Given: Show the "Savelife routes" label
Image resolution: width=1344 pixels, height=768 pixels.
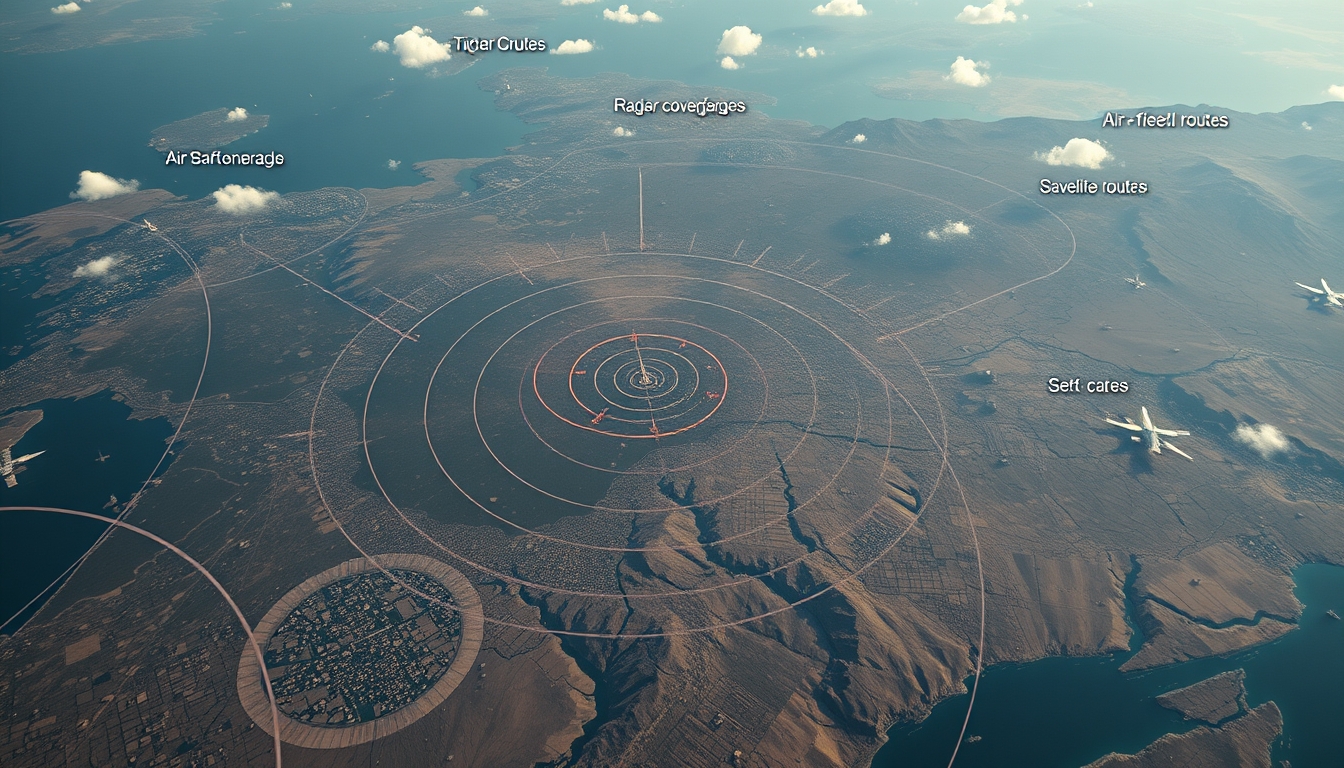Looking at the screenshot, I should pos(1093,186).
